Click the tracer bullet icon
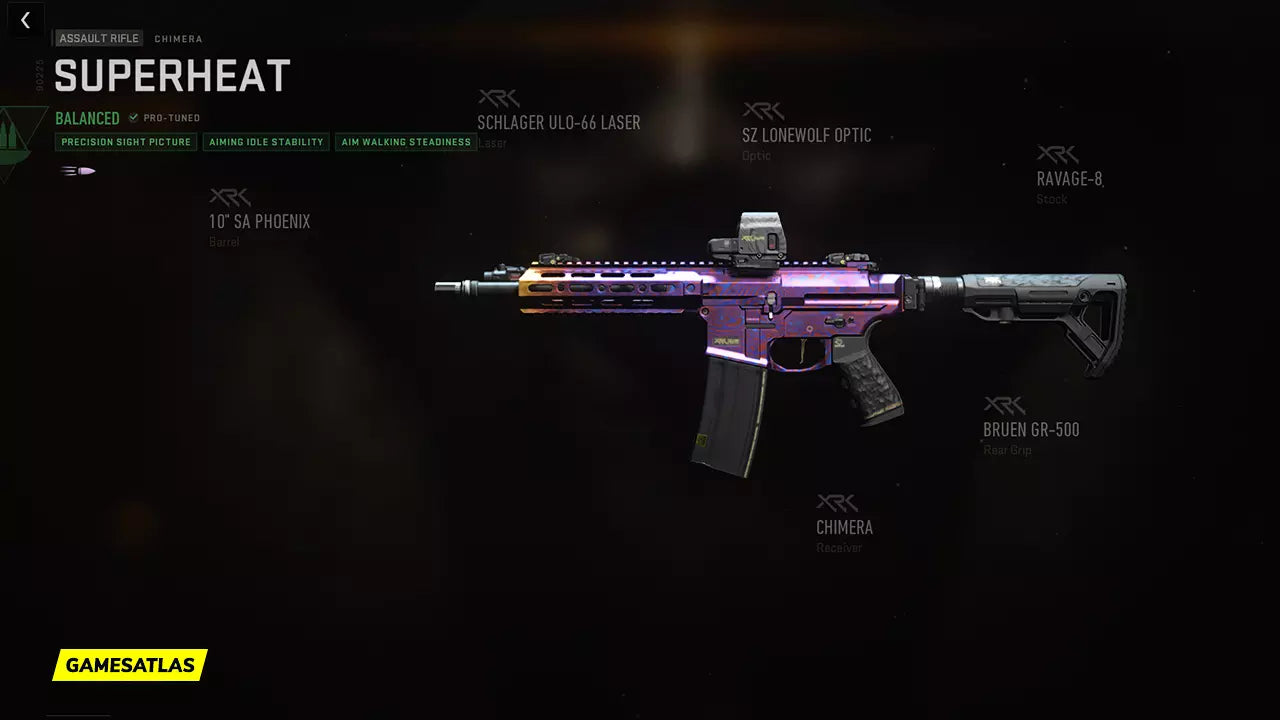 click(78, 171)
